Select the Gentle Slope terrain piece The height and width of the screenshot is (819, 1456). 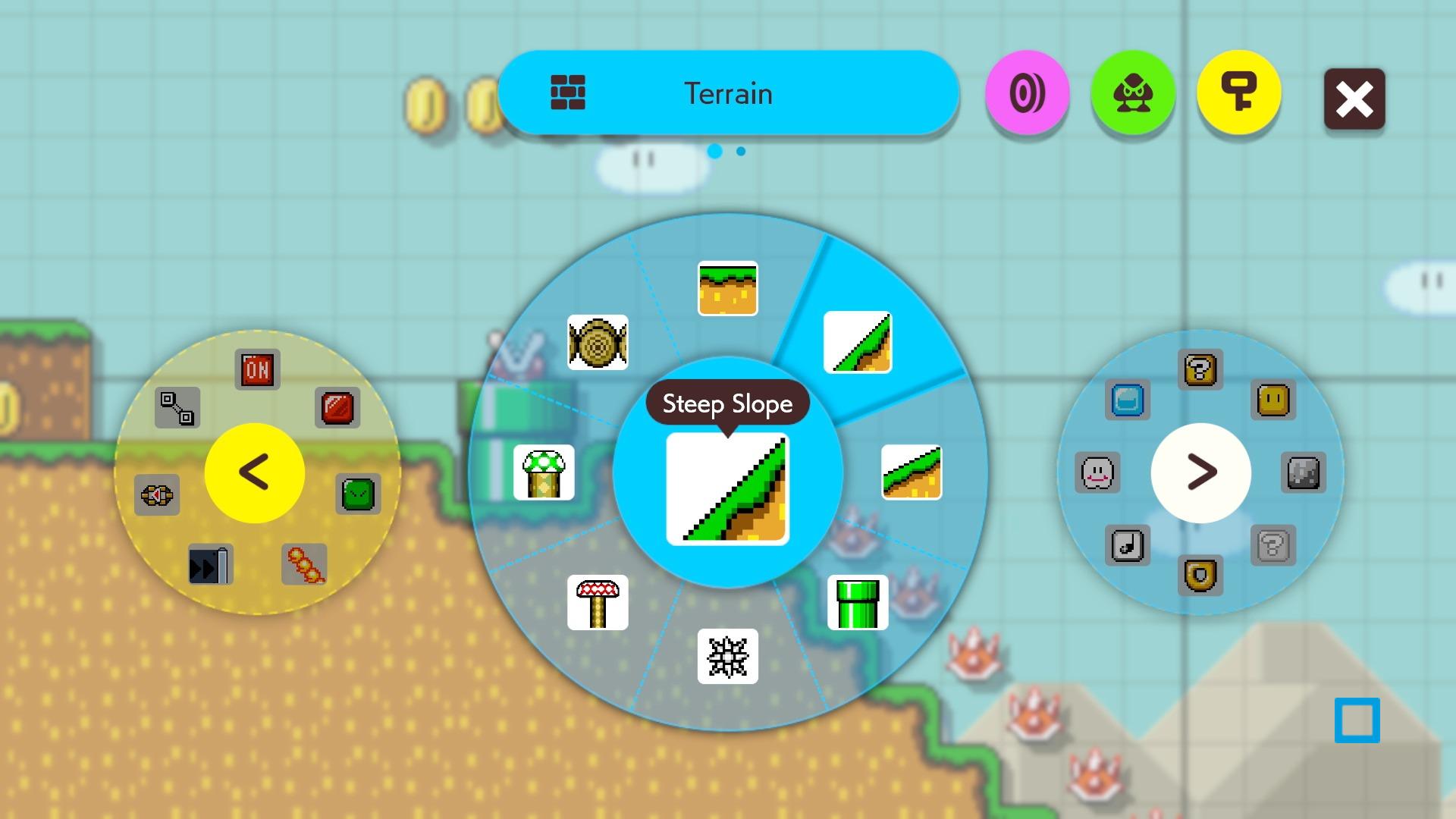(x=912, y=472)
